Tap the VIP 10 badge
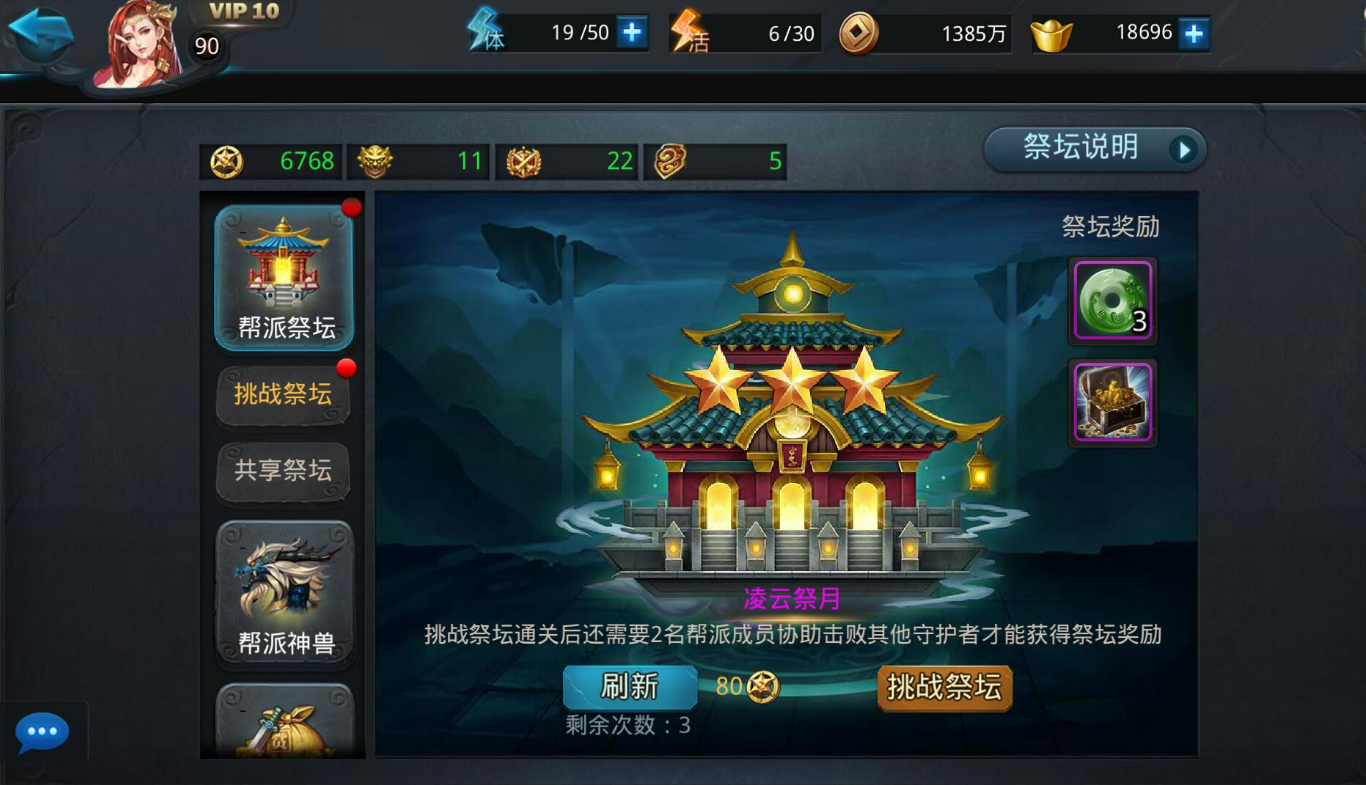The height and width of the screenshot is (785, 1366). click(x=244, y=12)
